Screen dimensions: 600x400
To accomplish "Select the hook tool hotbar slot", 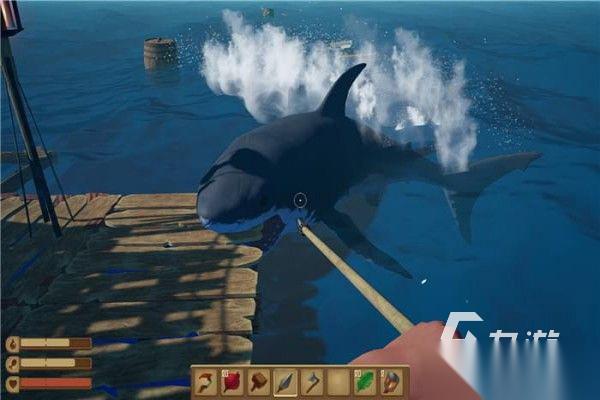I will click(207, 382).
